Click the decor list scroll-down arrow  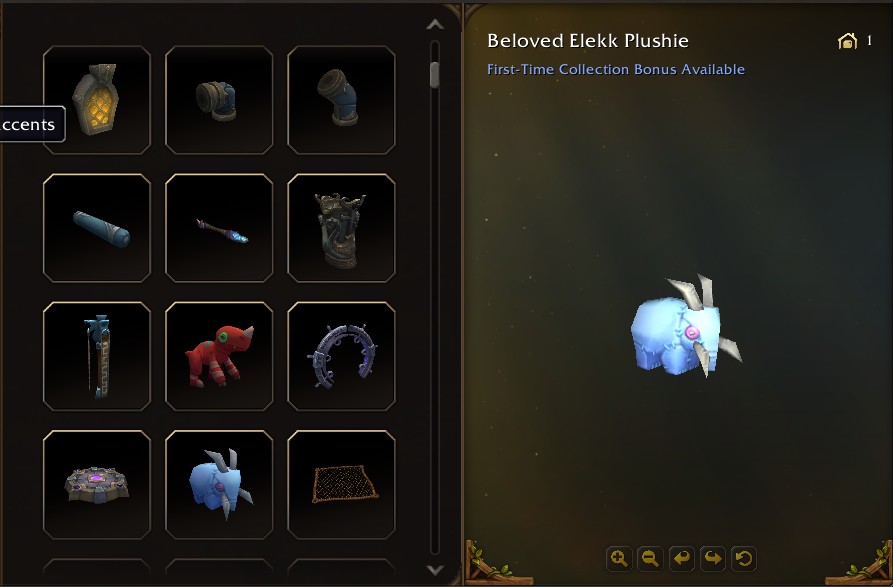(435, 569)
